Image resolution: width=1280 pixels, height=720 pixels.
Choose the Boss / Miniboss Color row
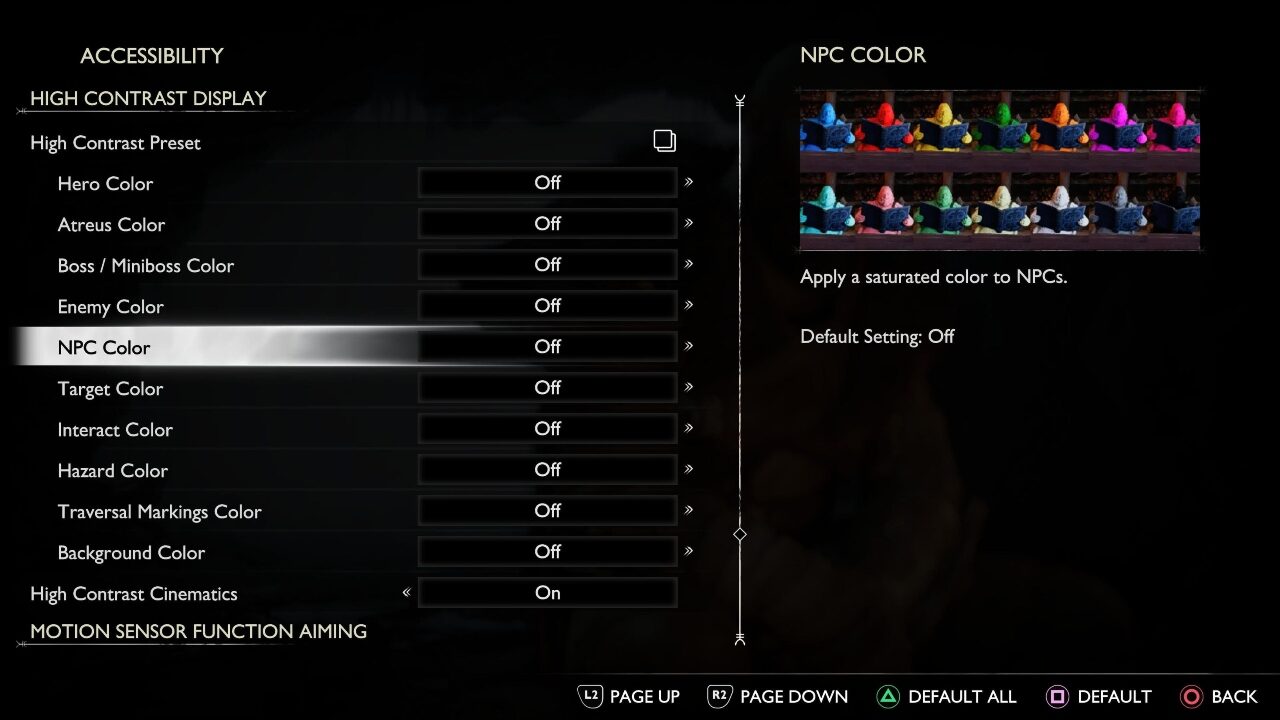tap(145, 266)
